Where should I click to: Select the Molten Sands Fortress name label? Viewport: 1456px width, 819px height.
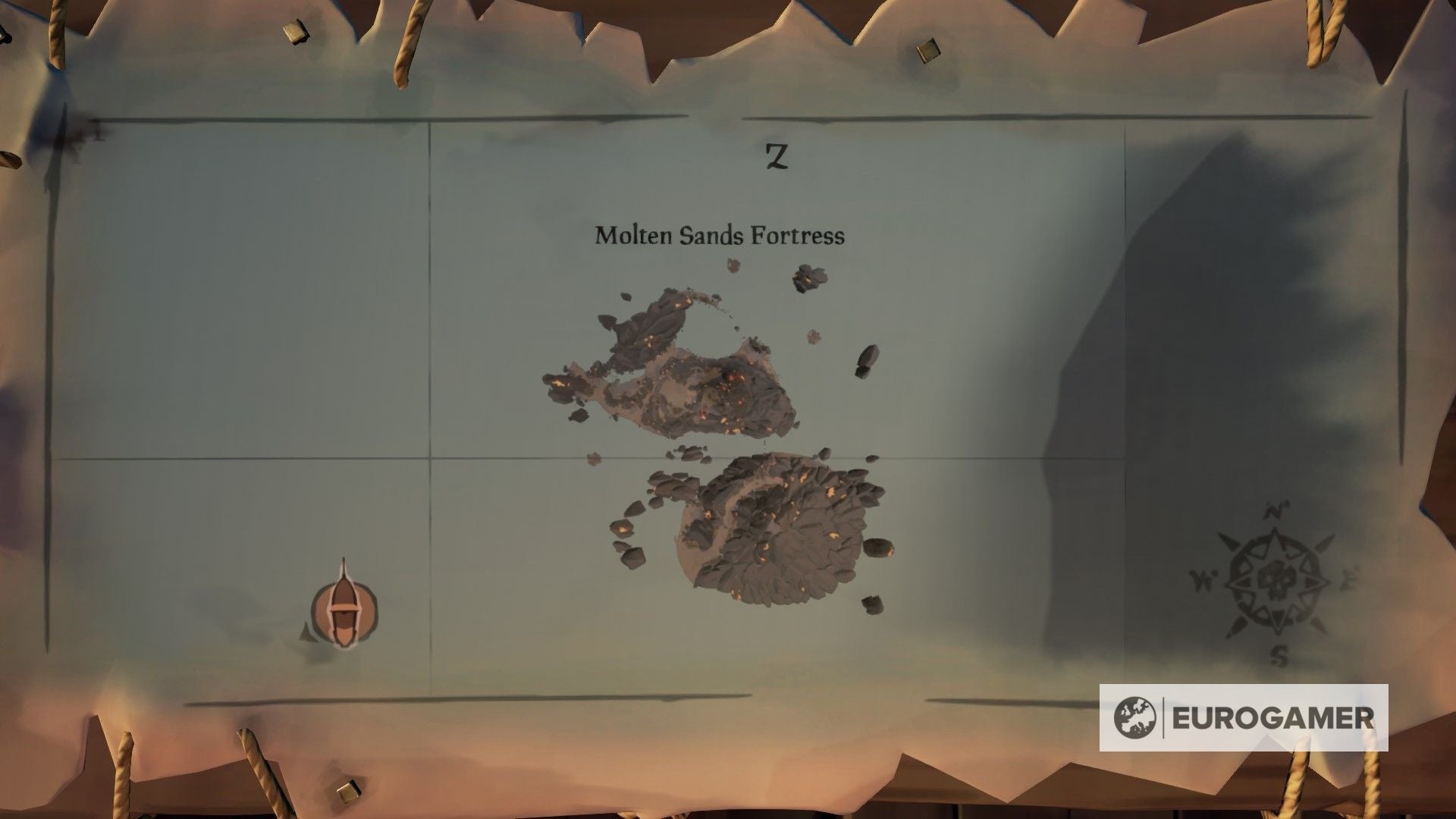720,236
